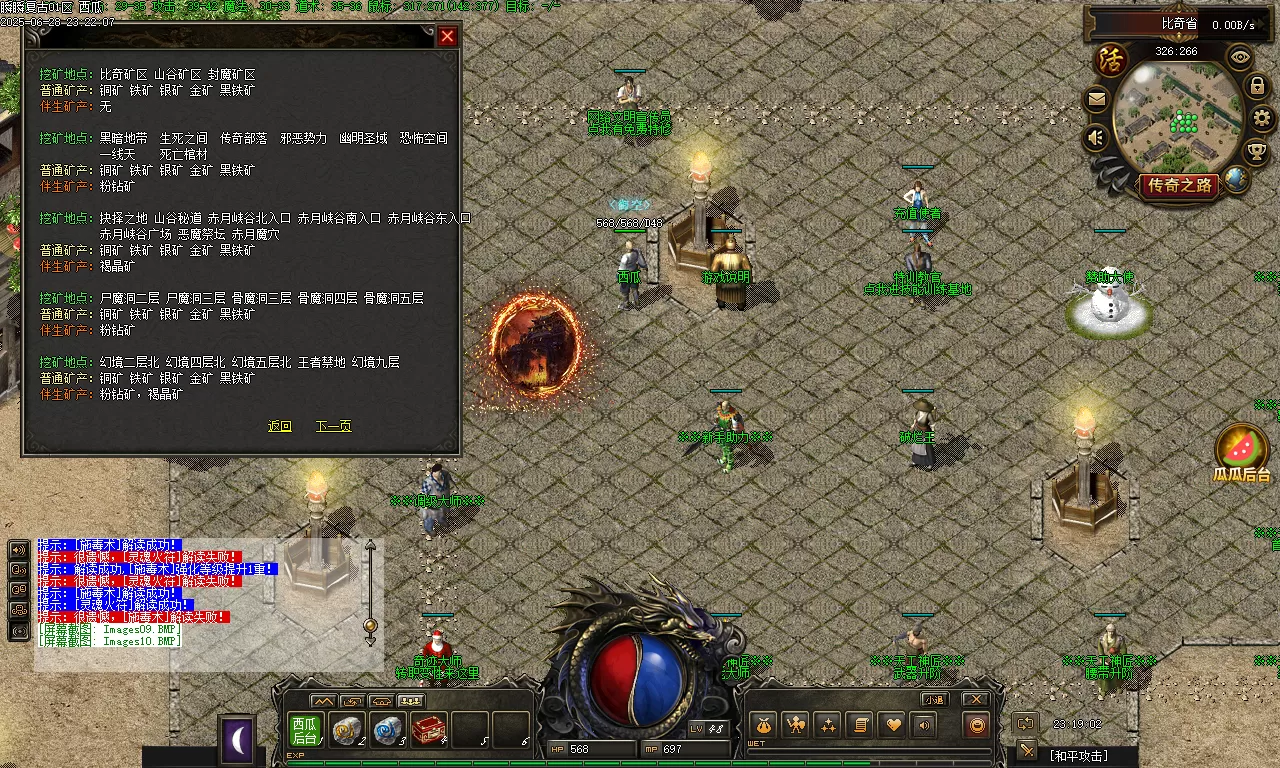Open the trophy rankings icon
1280x768 pixels.
(1256, 152)
